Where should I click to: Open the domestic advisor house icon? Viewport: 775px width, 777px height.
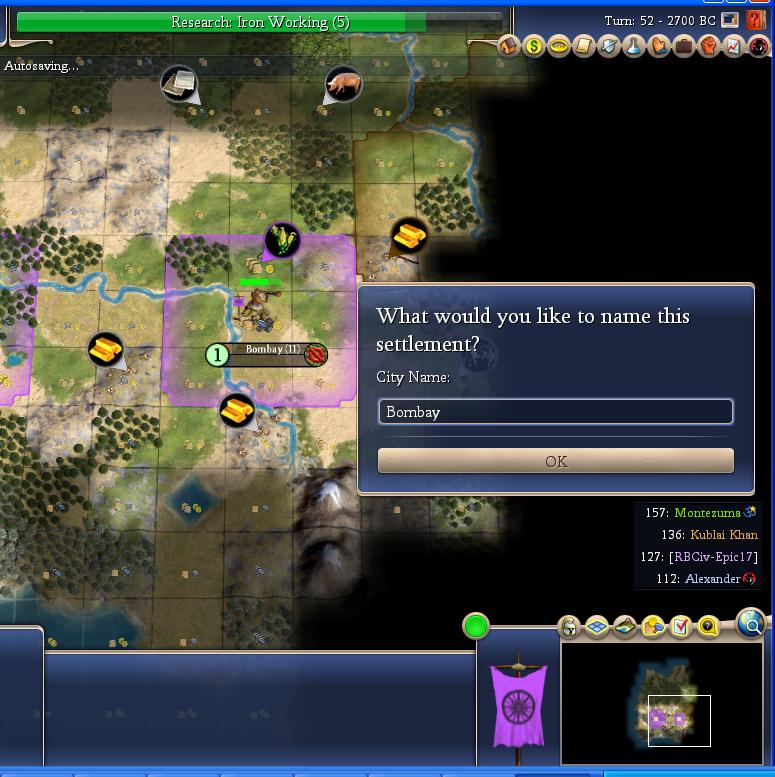tap(509, 46)
